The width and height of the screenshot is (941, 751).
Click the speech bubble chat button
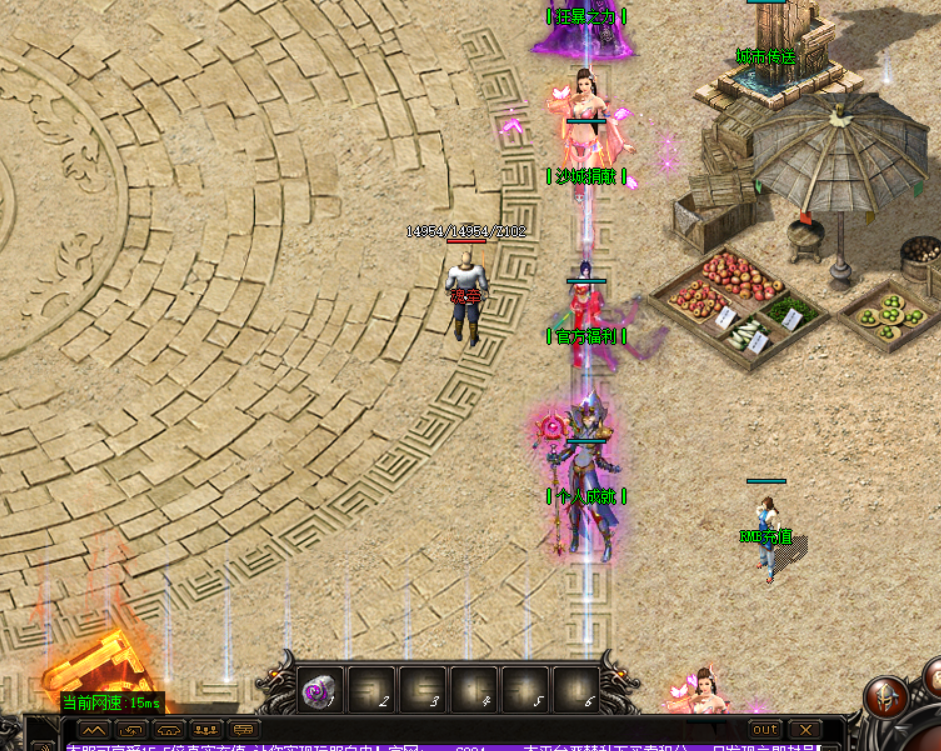click(244, 730)
